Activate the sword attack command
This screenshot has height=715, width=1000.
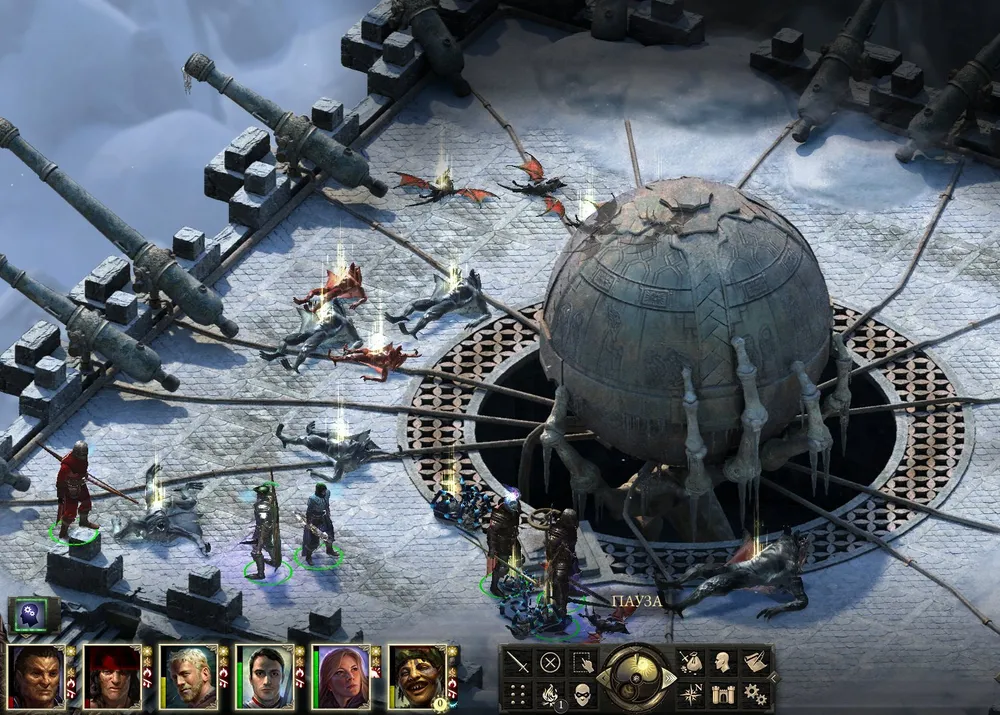point(517,662)
